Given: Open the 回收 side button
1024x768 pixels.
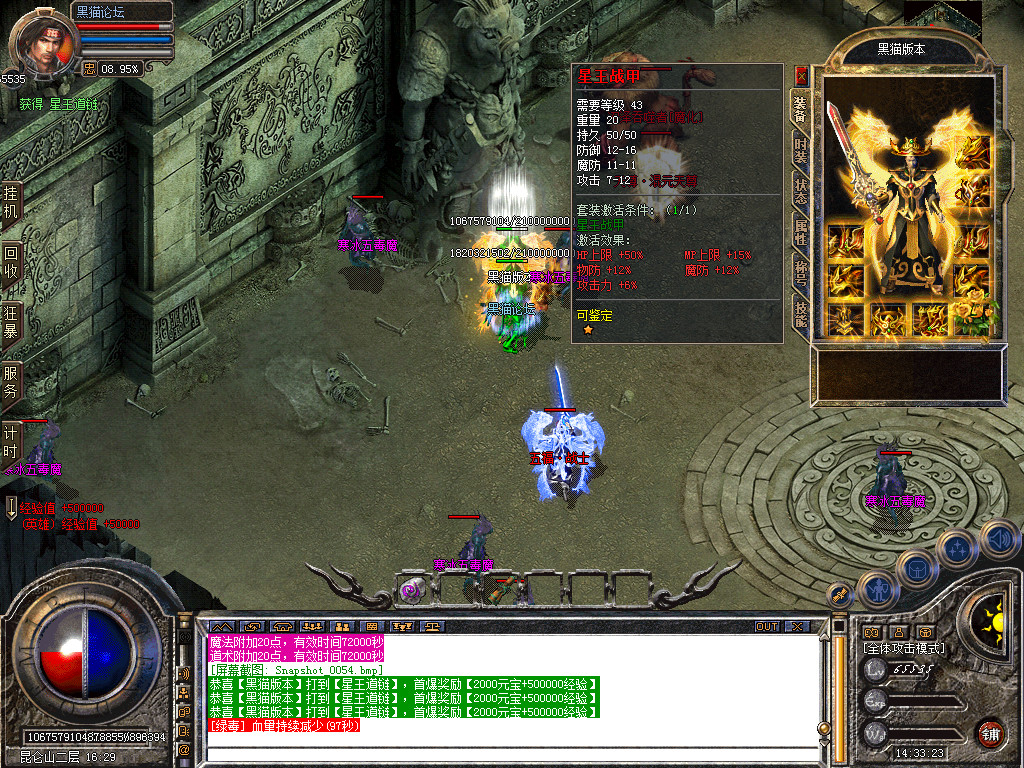Looking at the screenshot, I should 11,263.
